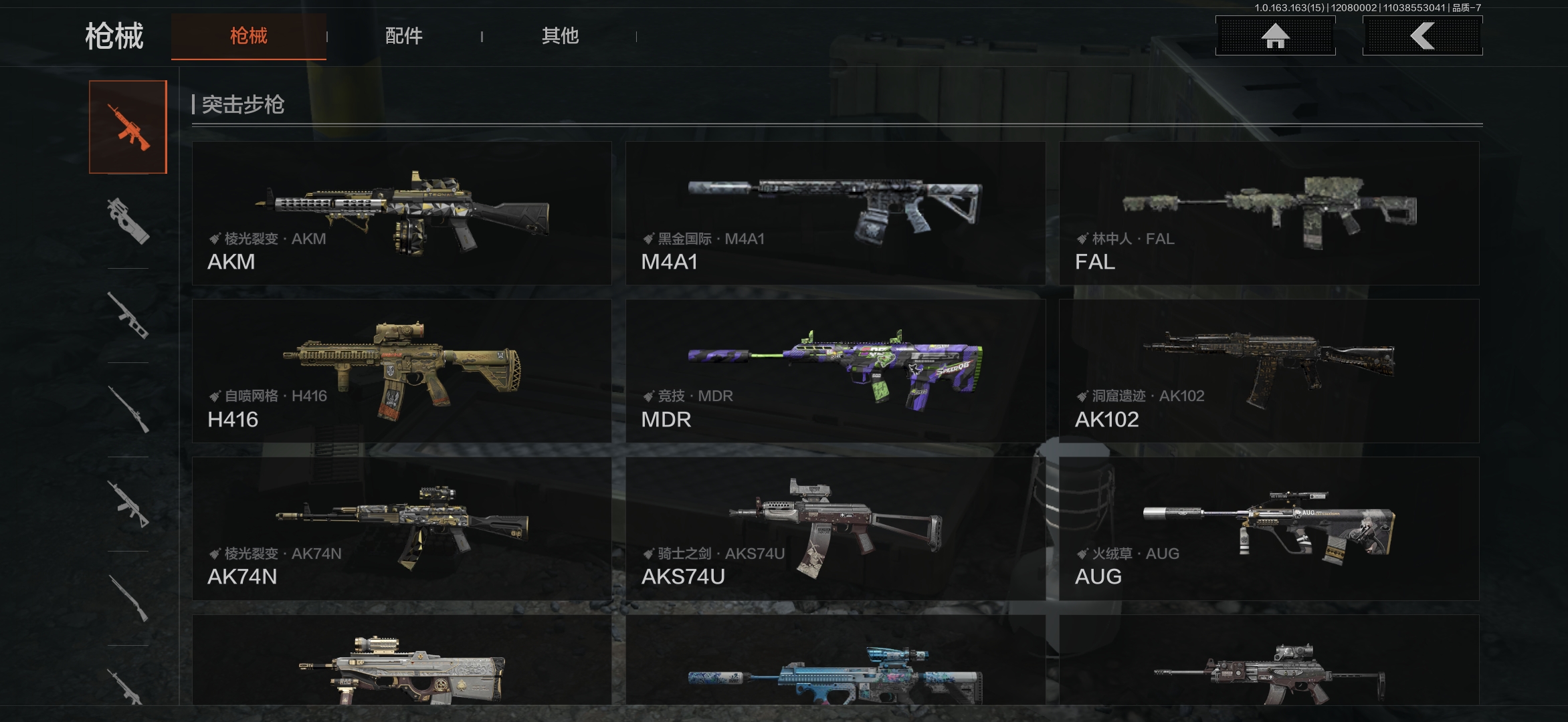Select the AKM weapon card
This screenshot has height=722, width=1568.
[x=401, y=213]
